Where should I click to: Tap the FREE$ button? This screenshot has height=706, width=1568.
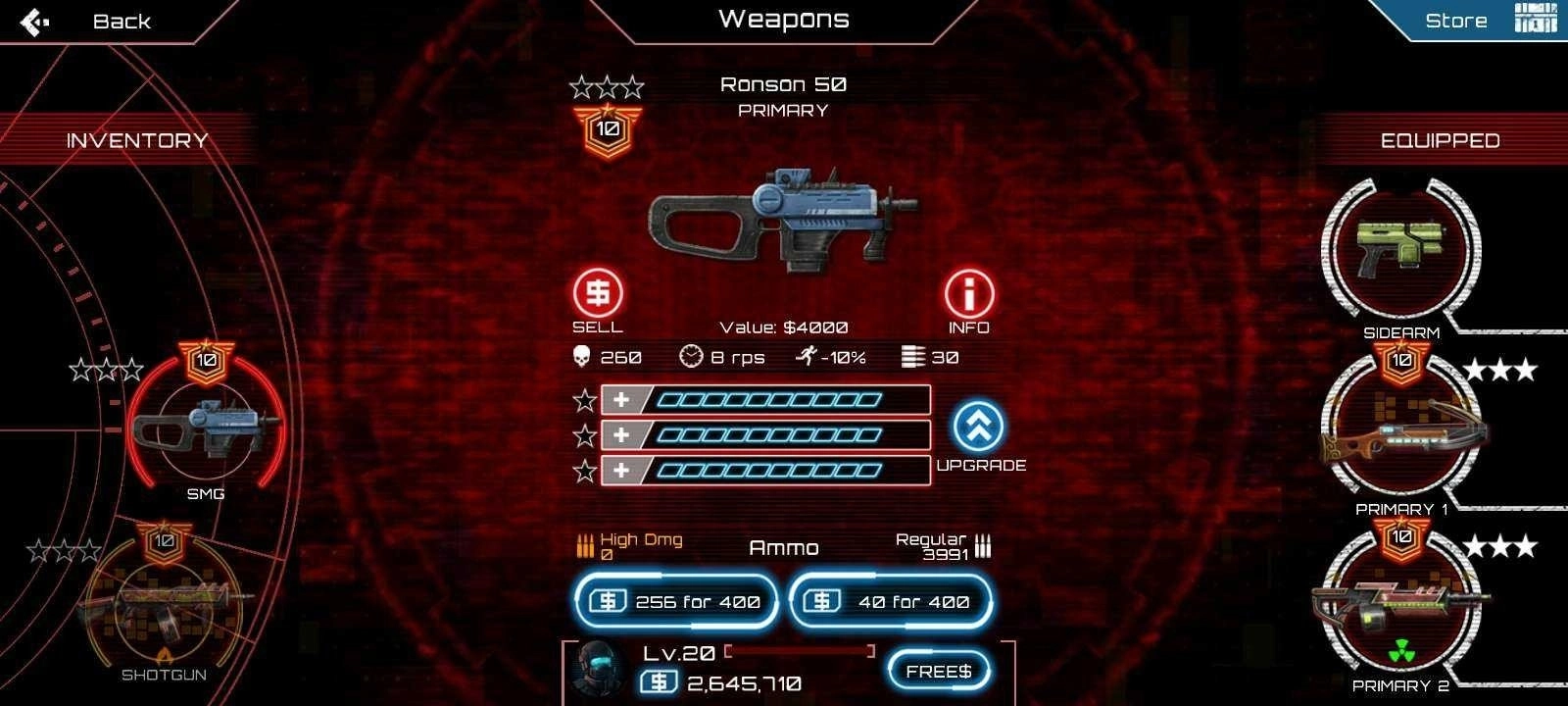(x=937, y=671)
